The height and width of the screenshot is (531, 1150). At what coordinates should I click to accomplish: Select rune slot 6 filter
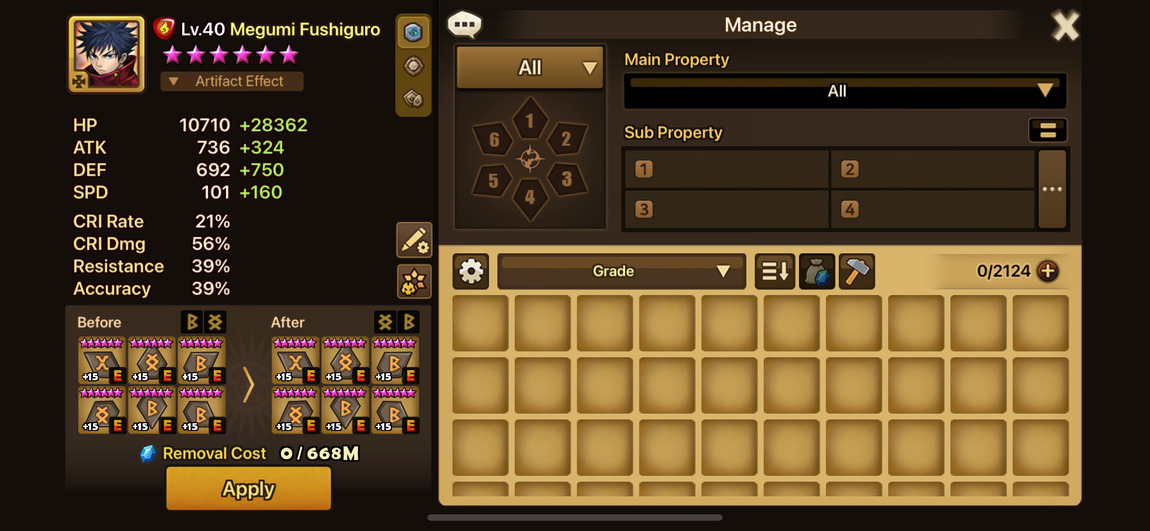[x=494, y=140]
